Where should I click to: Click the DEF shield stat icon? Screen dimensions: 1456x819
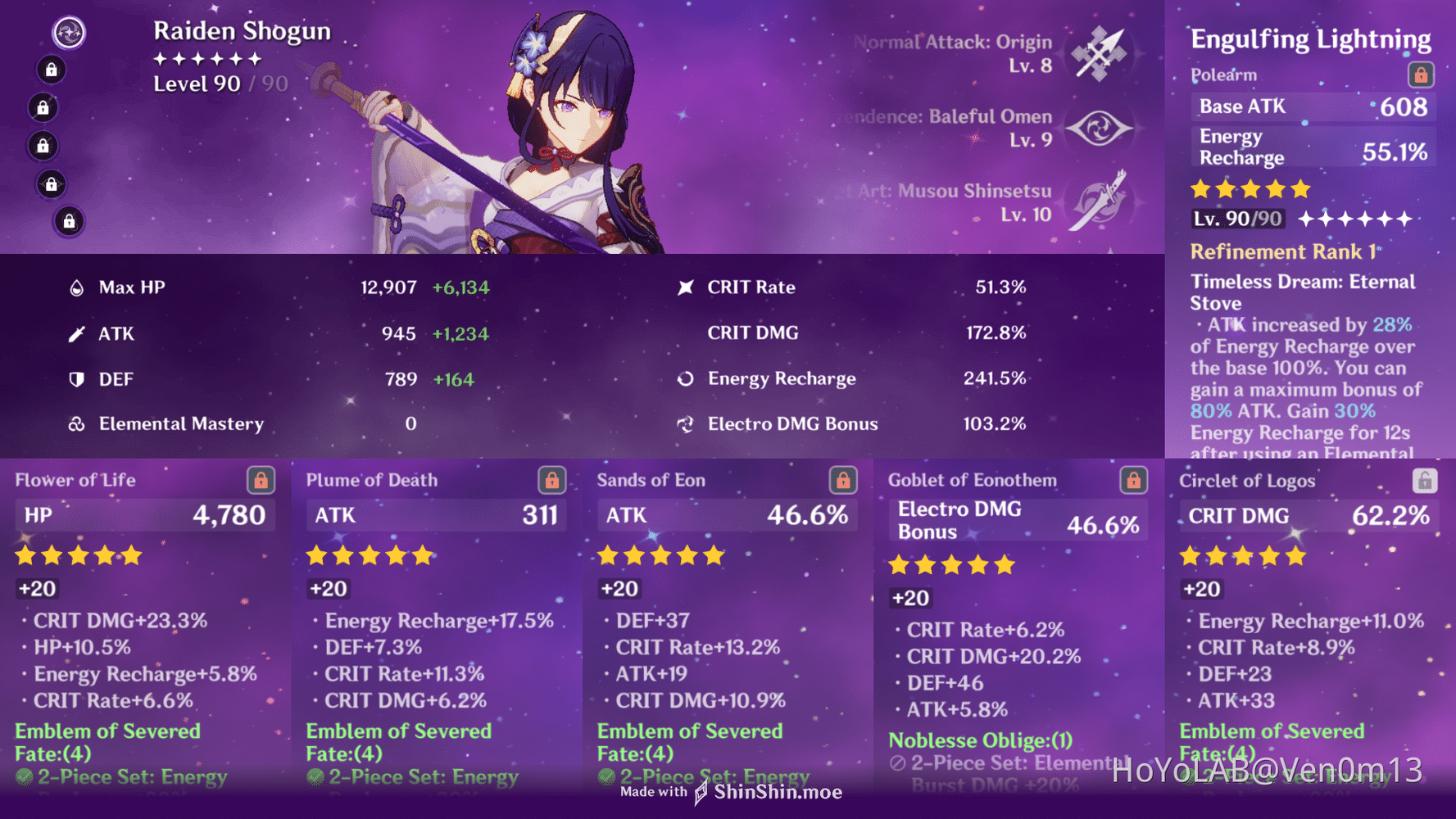(75, 378)
